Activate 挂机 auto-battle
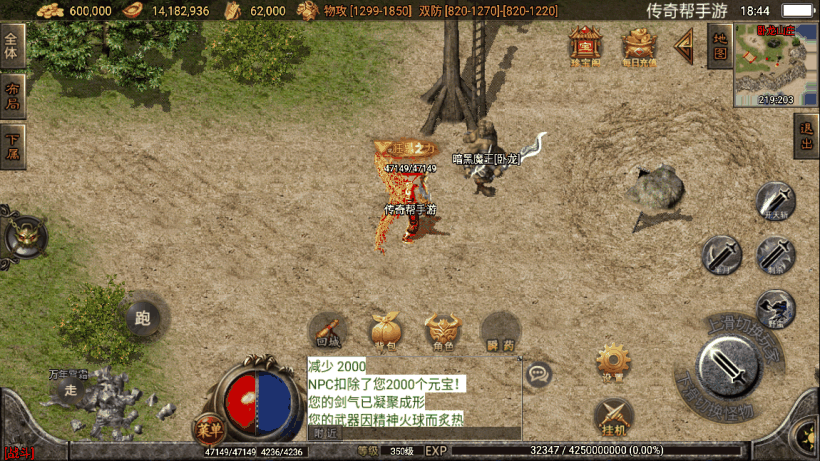Screen dimensions: 820x461 (x=614, y=417)
